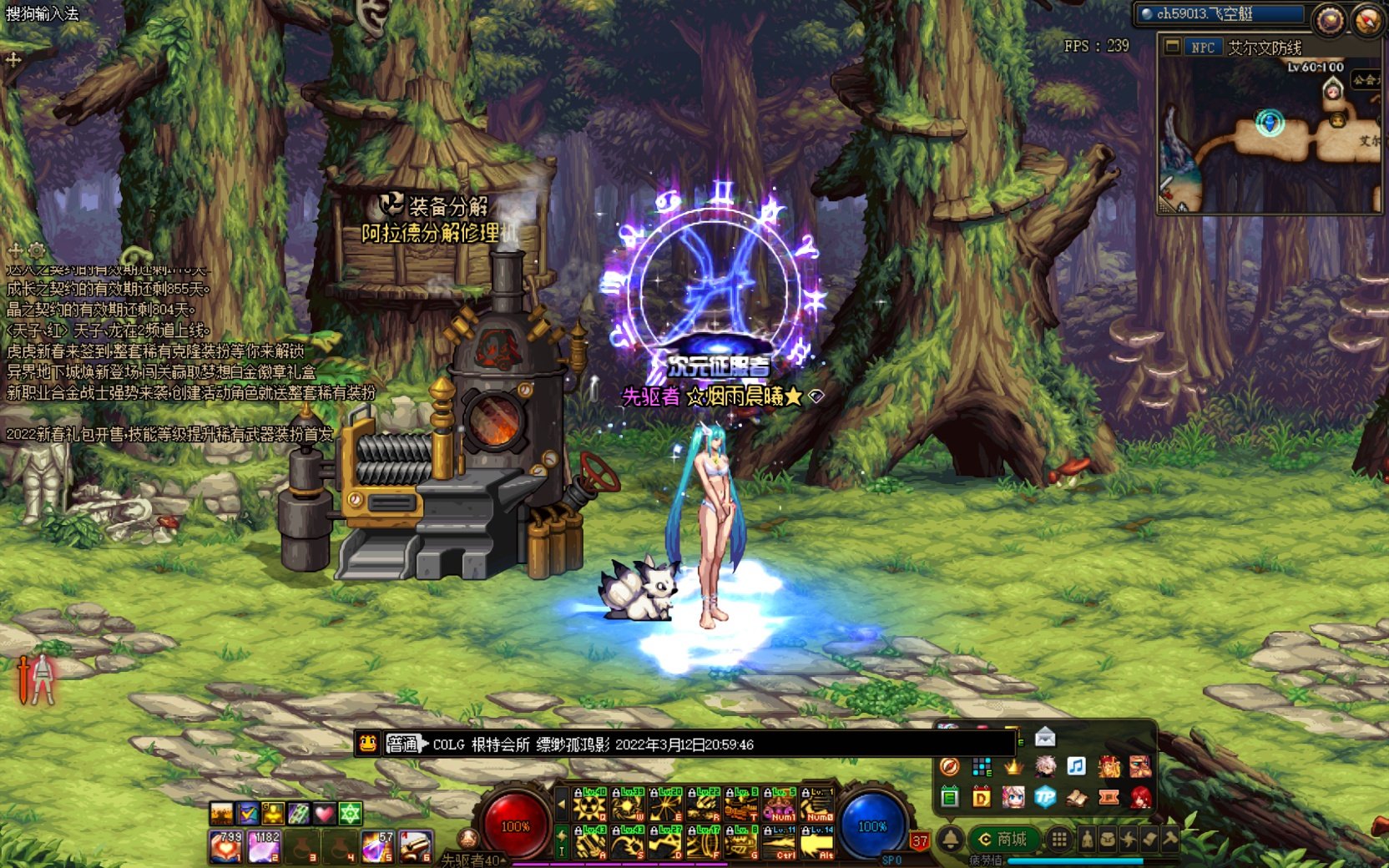Open the 商城 shop button

(1003, 839)
